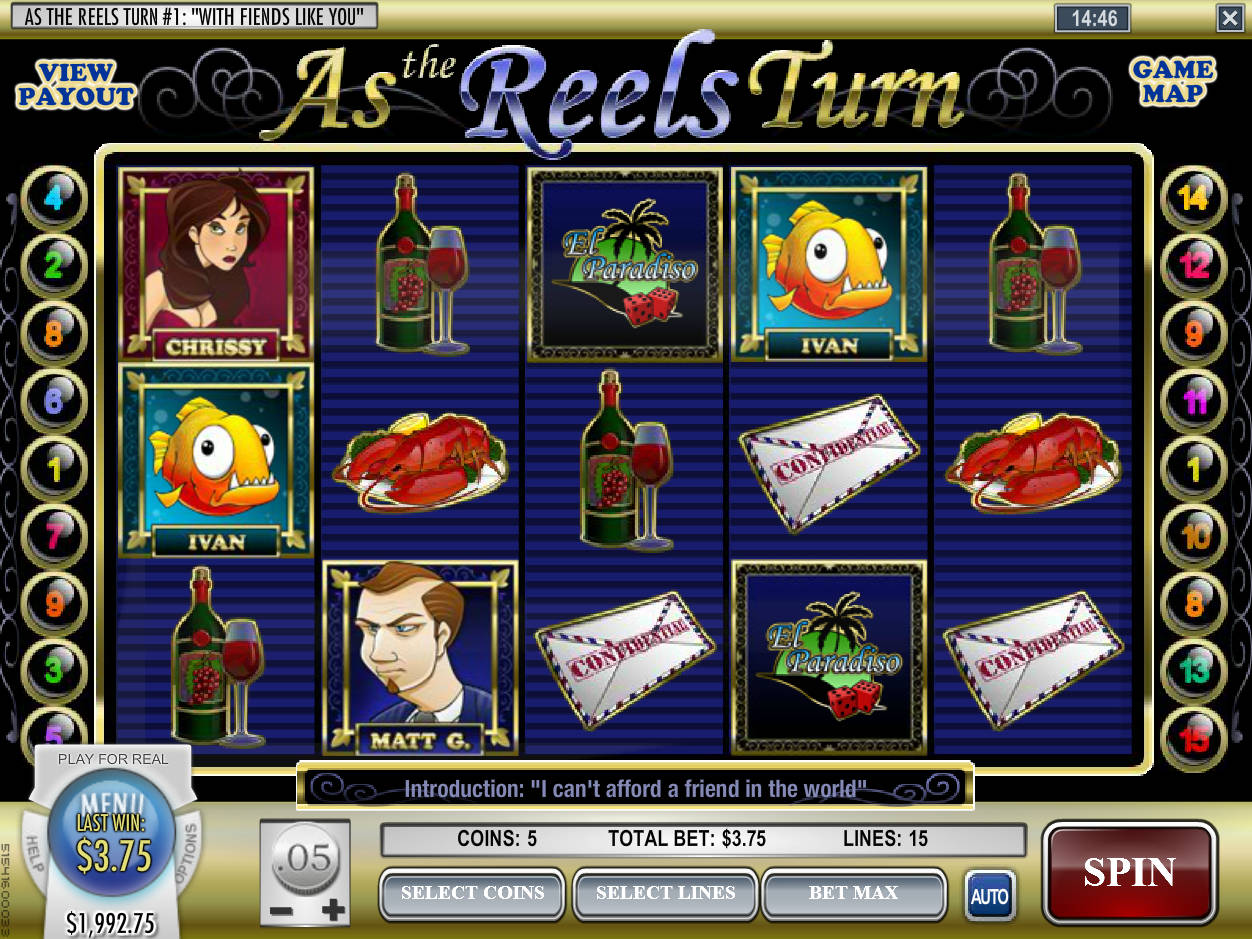The width and height of the screenshot is (1252, 939).
Task: Decrease coin value with the minus sign
Action: tap(282, 911)
